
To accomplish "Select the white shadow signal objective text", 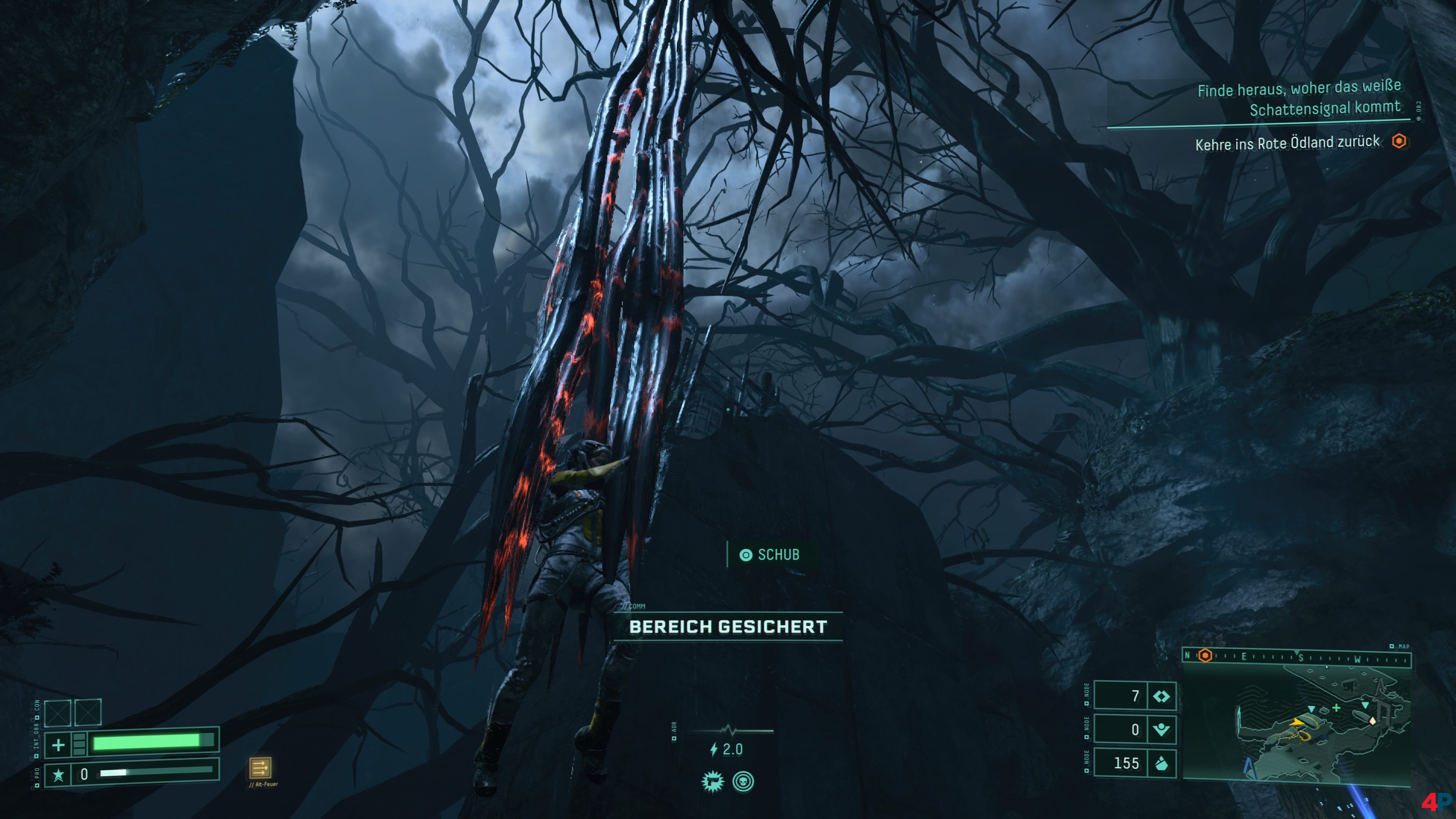I will coord(1298,98).
